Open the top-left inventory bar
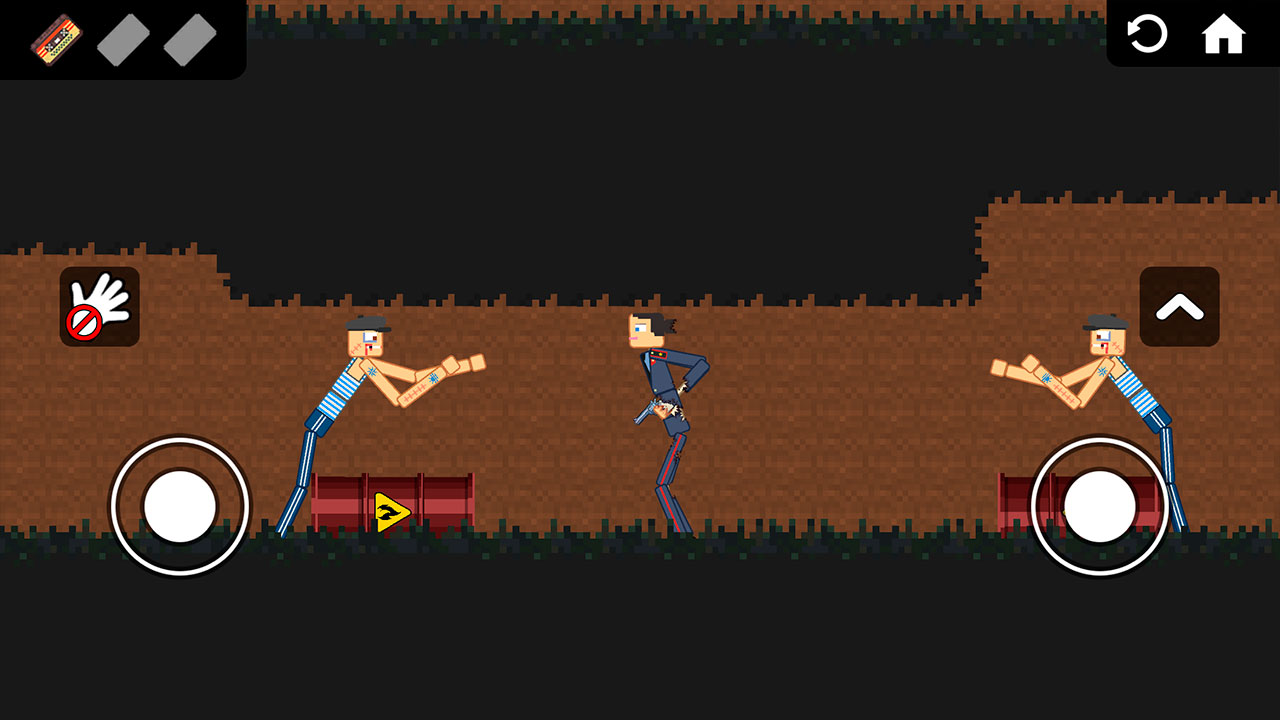Viewport: 1280px width, 720px height. pyautogui.click(x=120, y=38)
